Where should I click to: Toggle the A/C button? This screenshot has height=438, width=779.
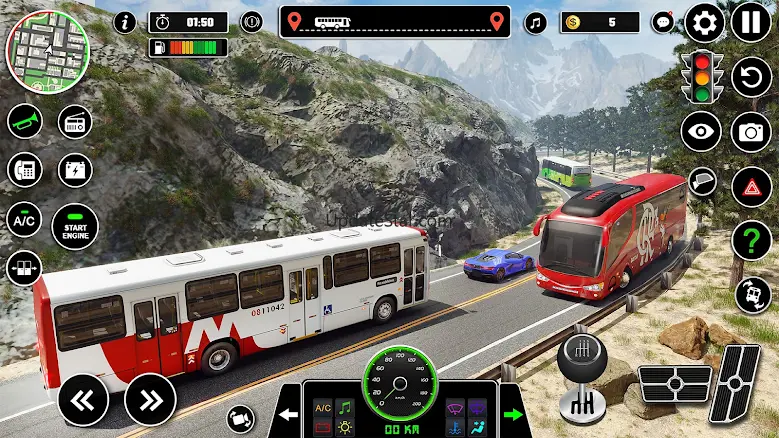(x=24, y=219)
